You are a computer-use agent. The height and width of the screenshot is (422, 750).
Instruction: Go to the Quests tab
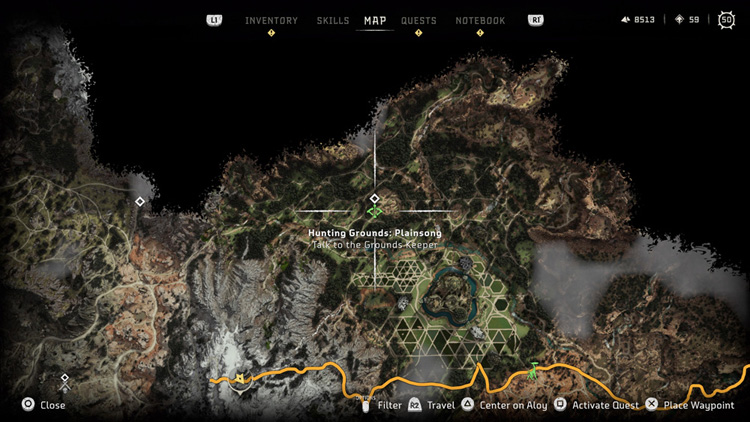(418, 21)
